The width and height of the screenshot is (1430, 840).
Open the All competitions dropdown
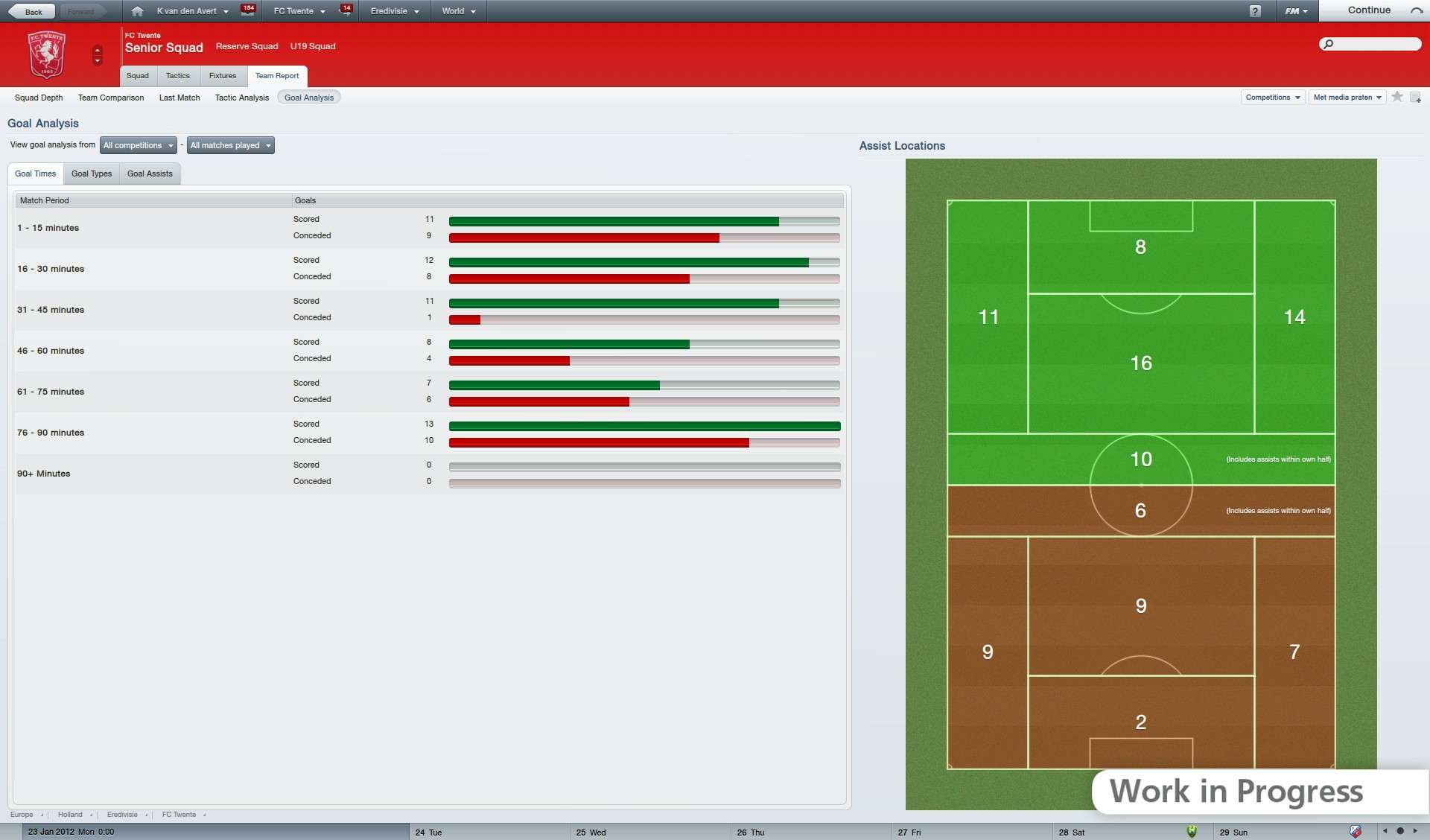pos(138,145)
